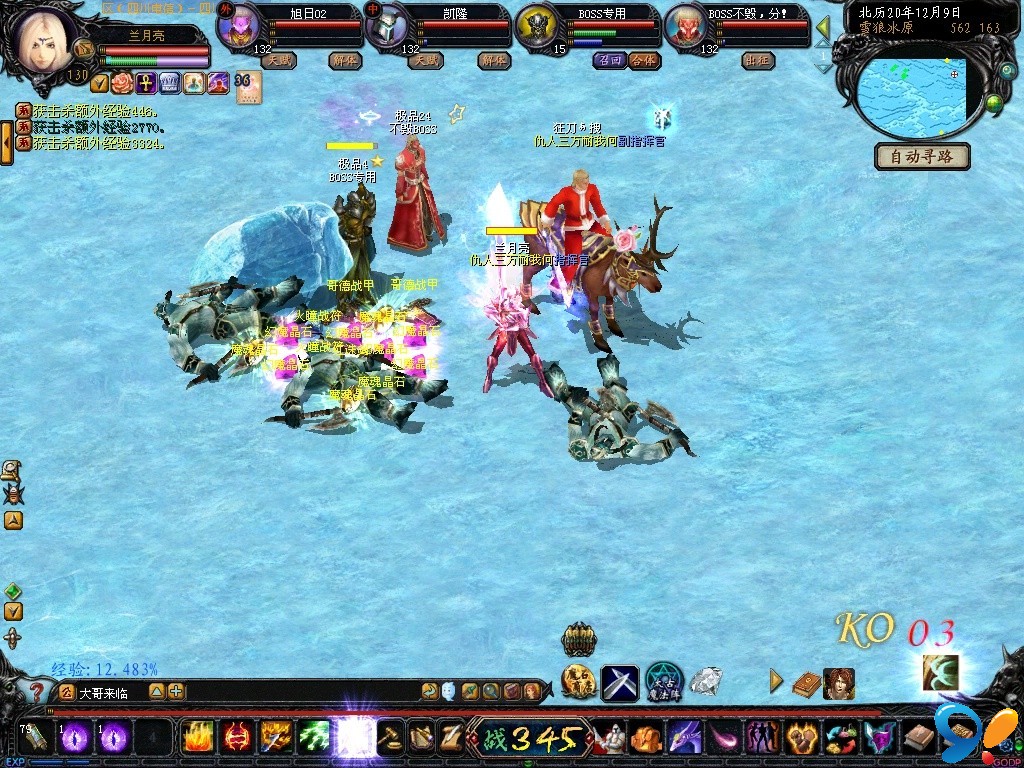Click the 合体 merge pet button
This screenshot has height=768, width=1024.
pyautogui.click(x=644, y=60)
